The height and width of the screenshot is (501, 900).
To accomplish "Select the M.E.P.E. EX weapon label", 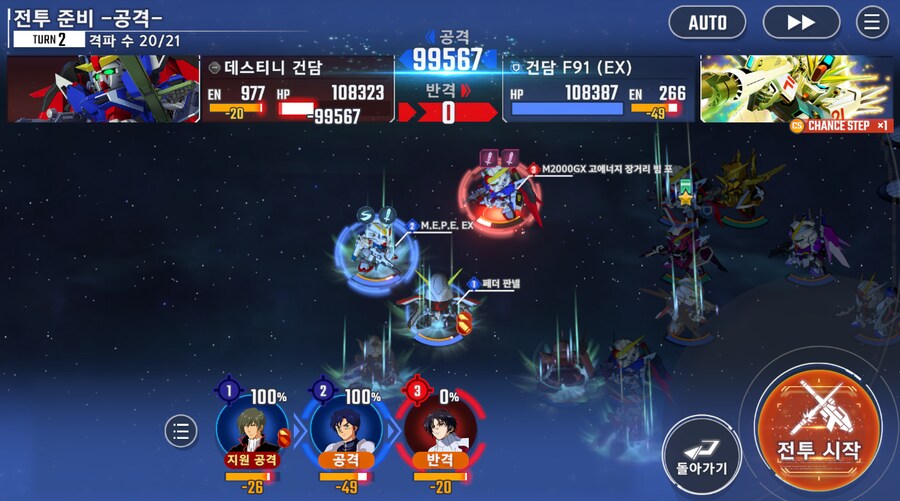I will coord(445,226).
